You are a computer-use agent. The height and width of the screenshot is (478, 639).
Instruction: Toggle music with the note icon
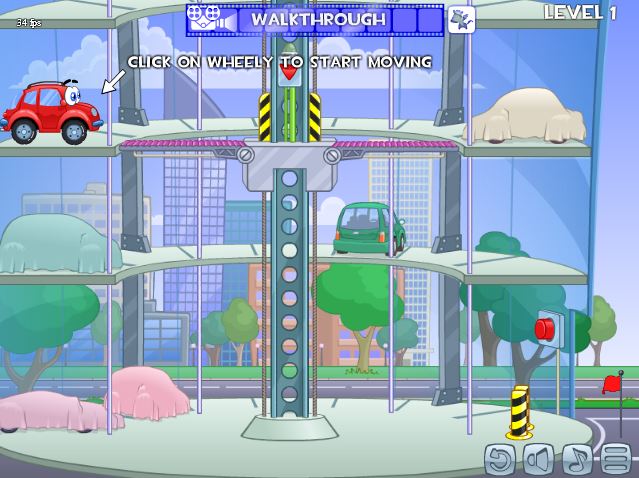click(577, 458)
